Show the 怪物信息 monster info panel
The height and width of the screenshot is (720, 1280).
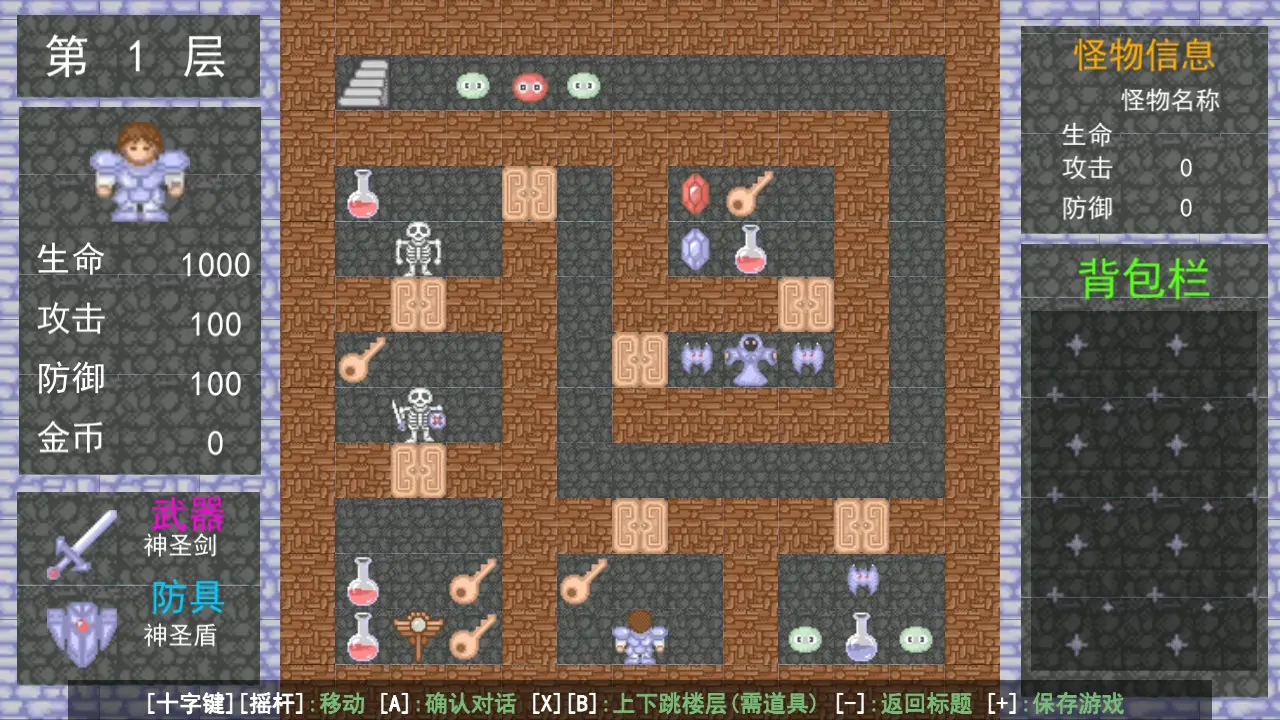click(x=1144, y=55)
